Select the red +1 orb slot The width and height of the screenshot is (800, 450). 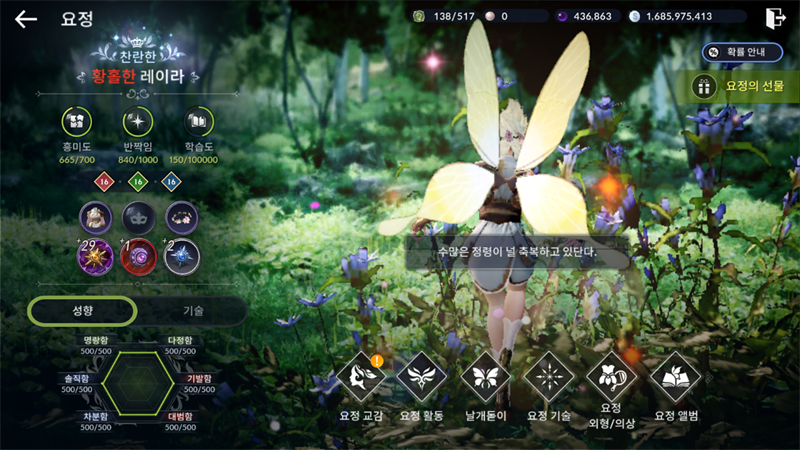[x=139, y=256]
